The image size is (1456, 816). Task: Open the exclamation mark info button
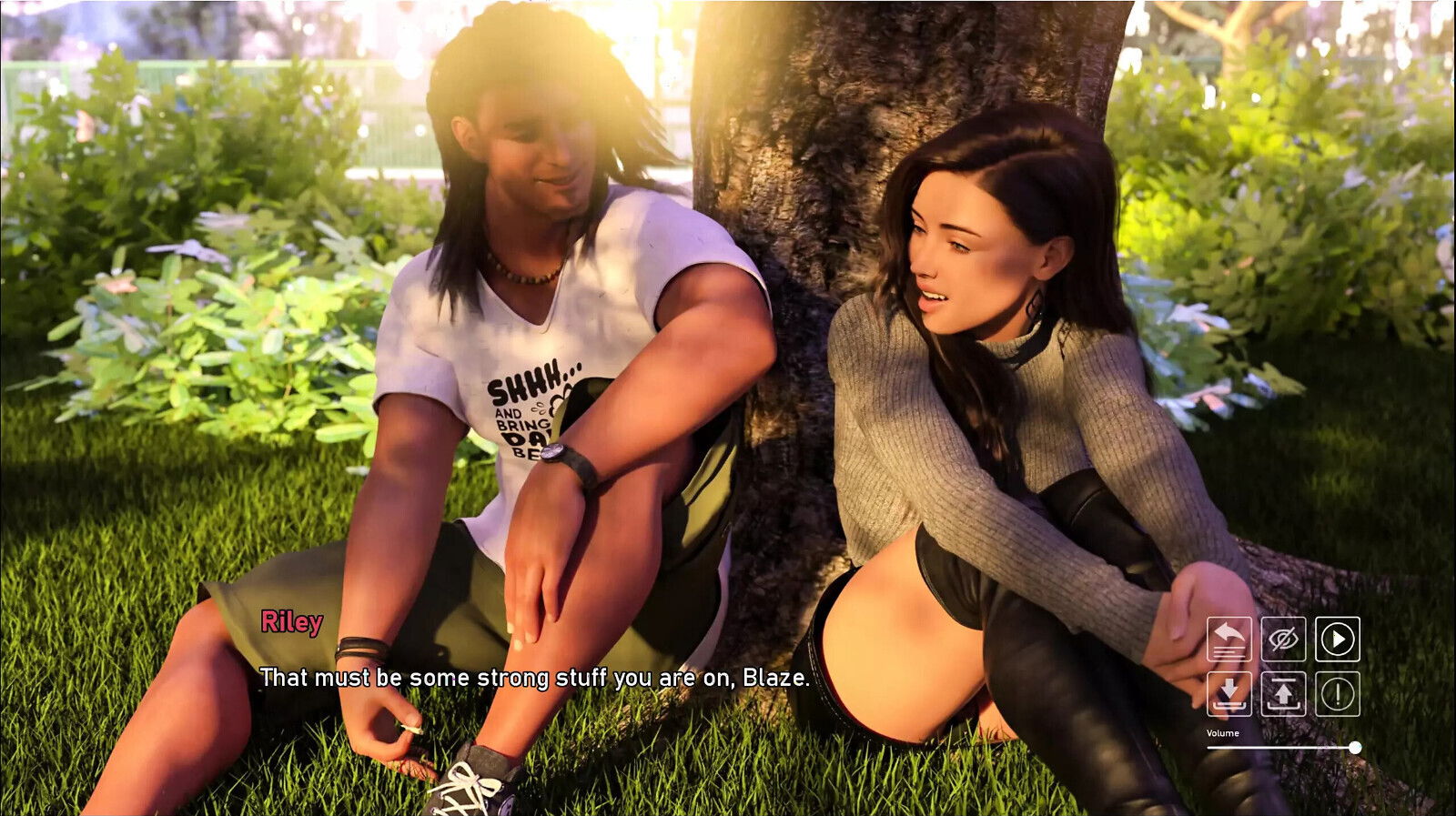1338,693
